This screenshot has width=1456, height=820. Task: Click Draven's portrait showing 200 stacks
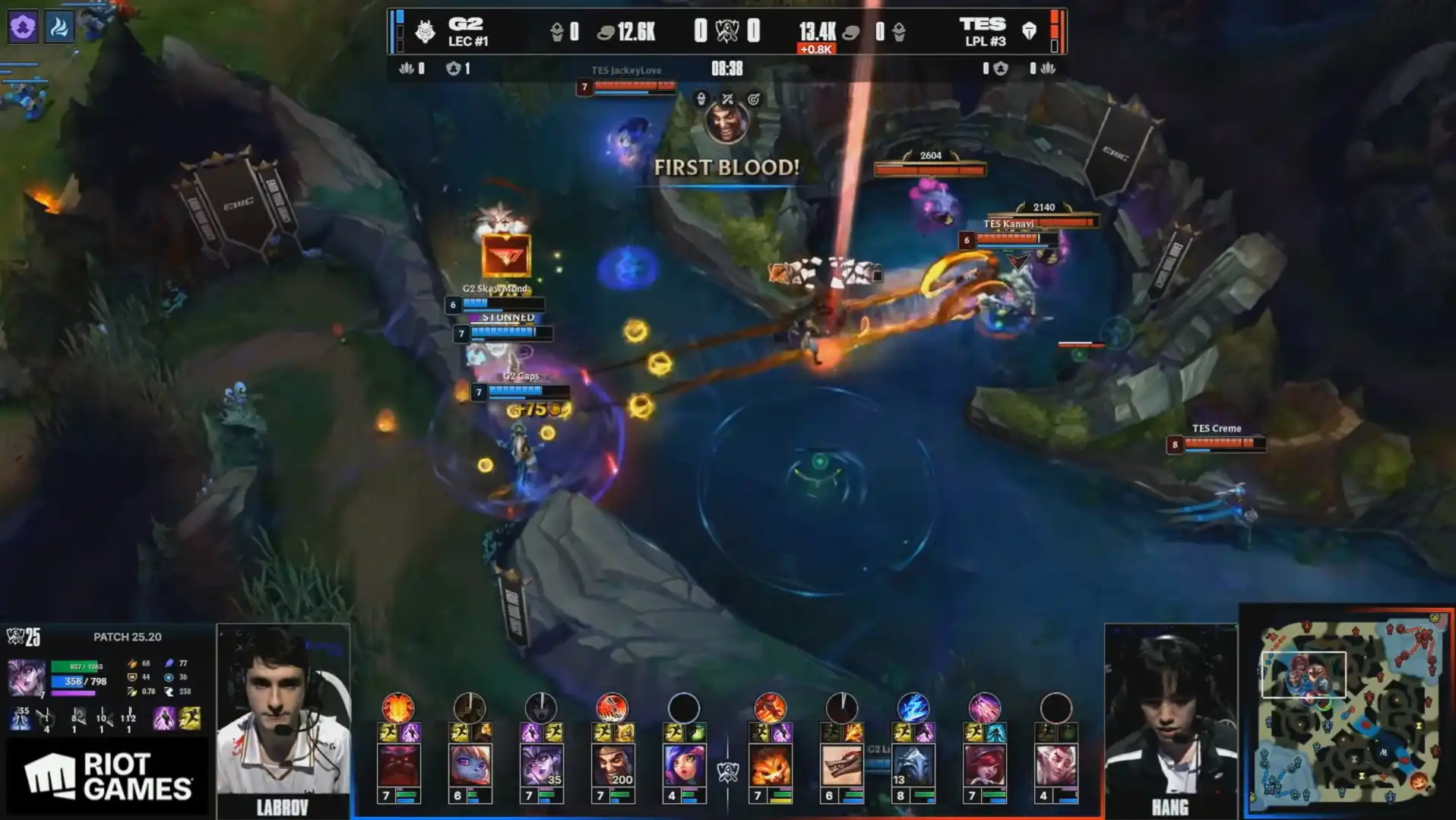tap(612, 765)
